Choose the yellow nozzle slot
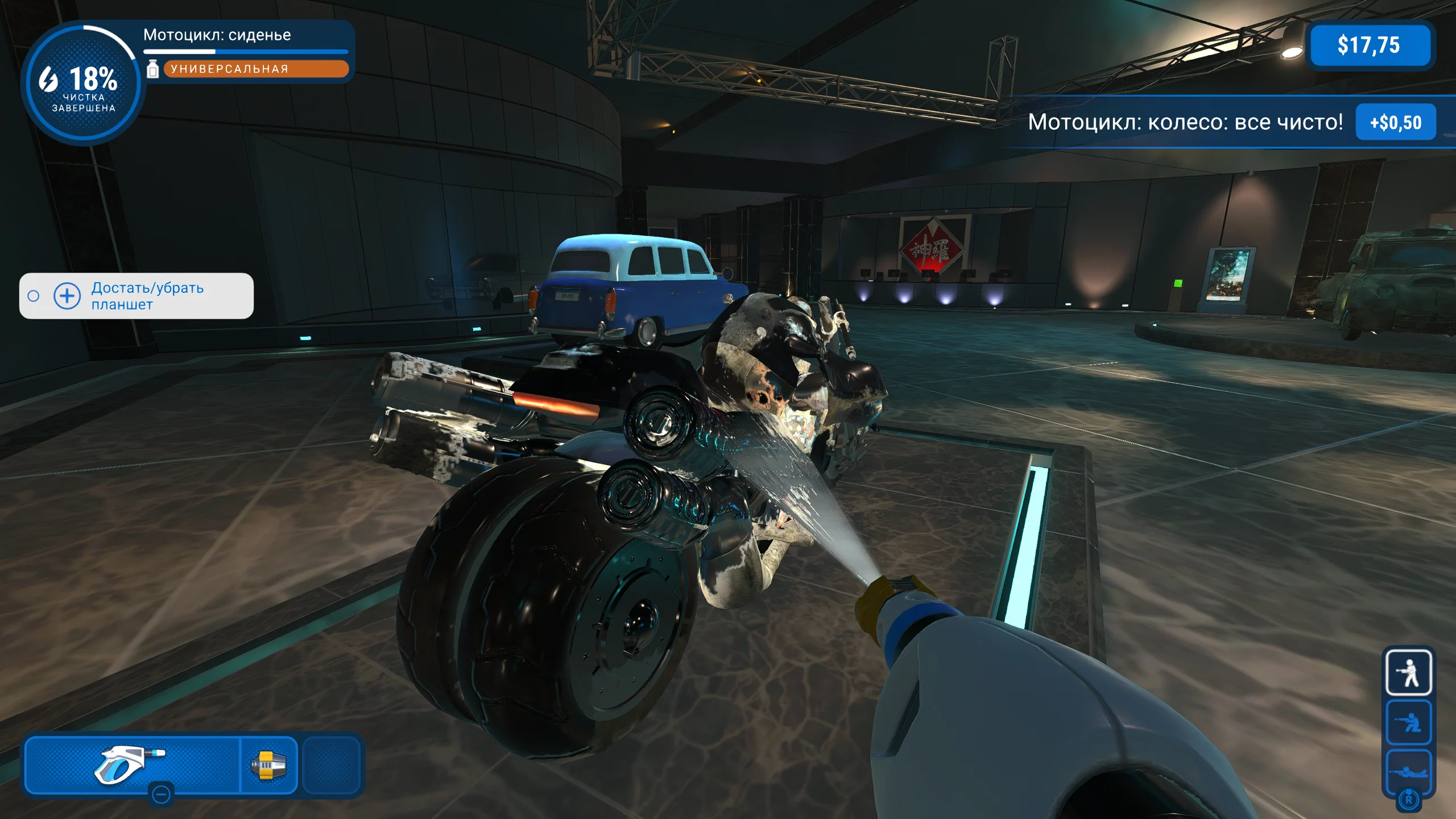Screen dimensions: 1456x819 [x=268, y=764]
